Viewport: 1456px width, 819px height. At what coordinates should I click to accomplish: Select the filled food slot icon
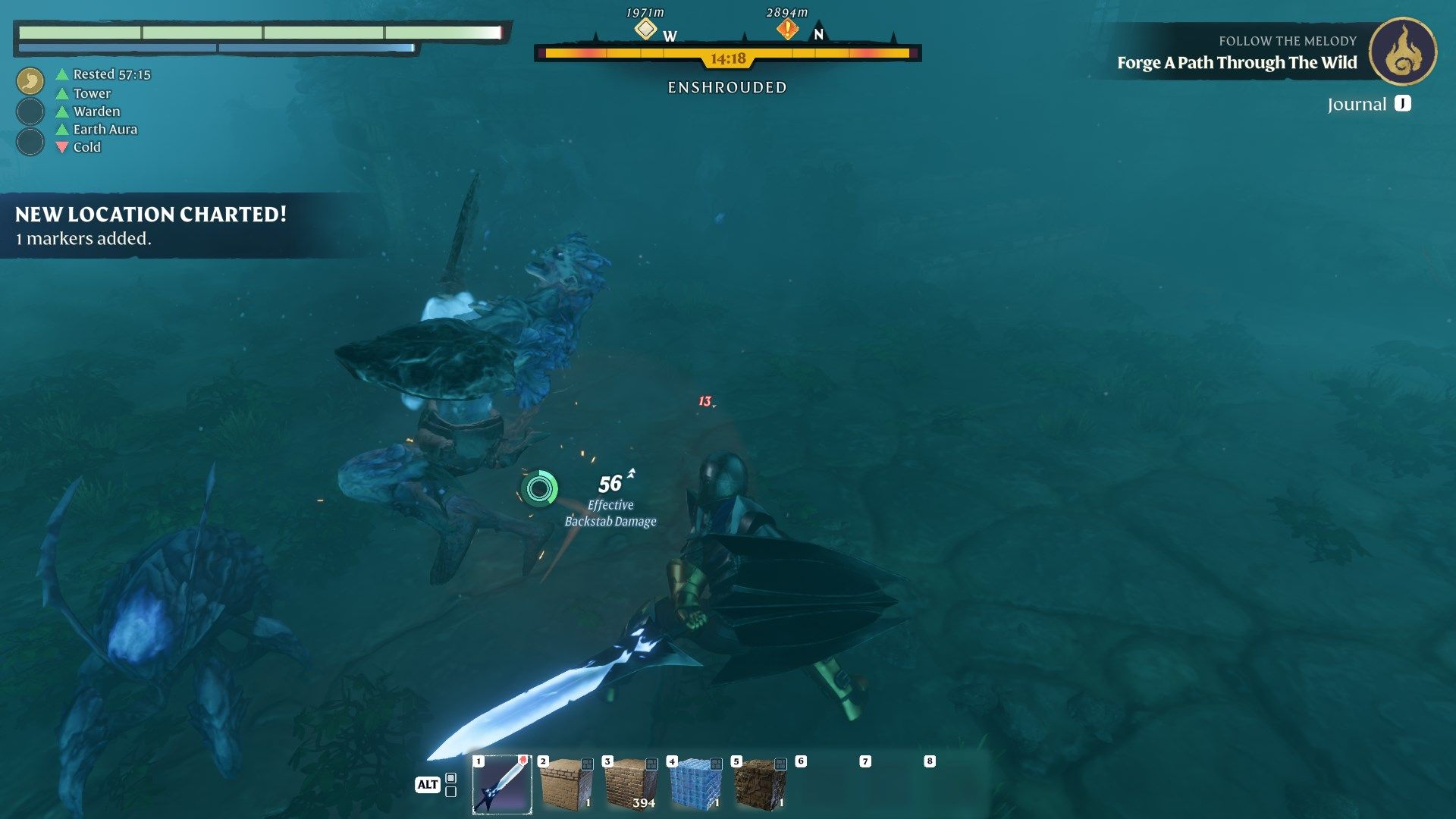pyautogui.click(x=30, y=80)
